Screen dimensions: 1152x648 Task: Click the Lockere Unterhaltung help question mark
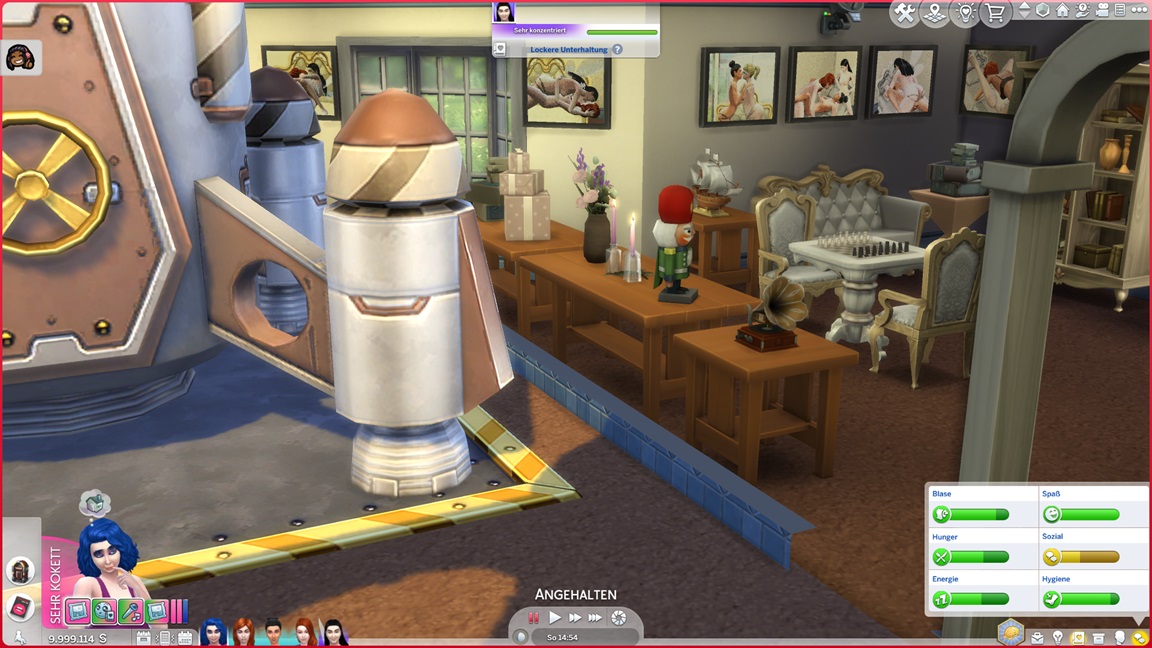(617, 49)
